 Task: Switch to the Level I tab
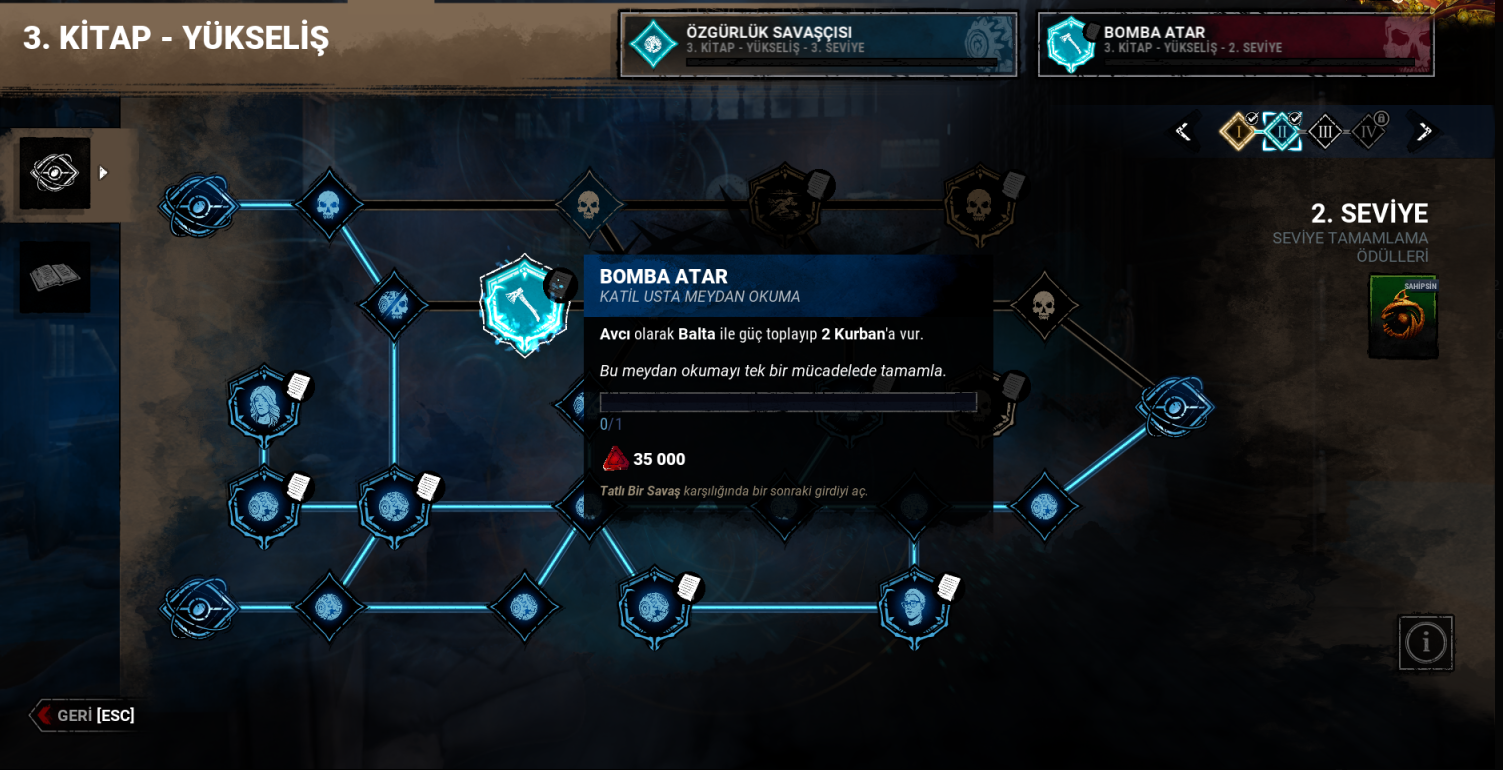click(x=1237, y=130)
